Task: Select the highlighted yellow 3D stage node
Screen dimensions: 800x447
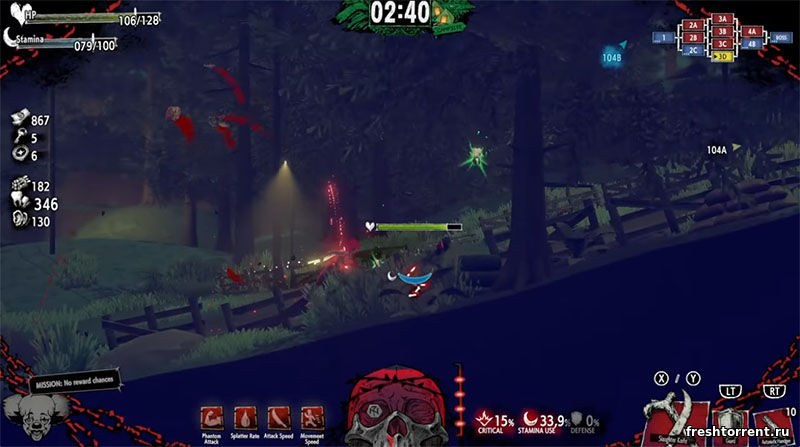Action: [723, 56]
